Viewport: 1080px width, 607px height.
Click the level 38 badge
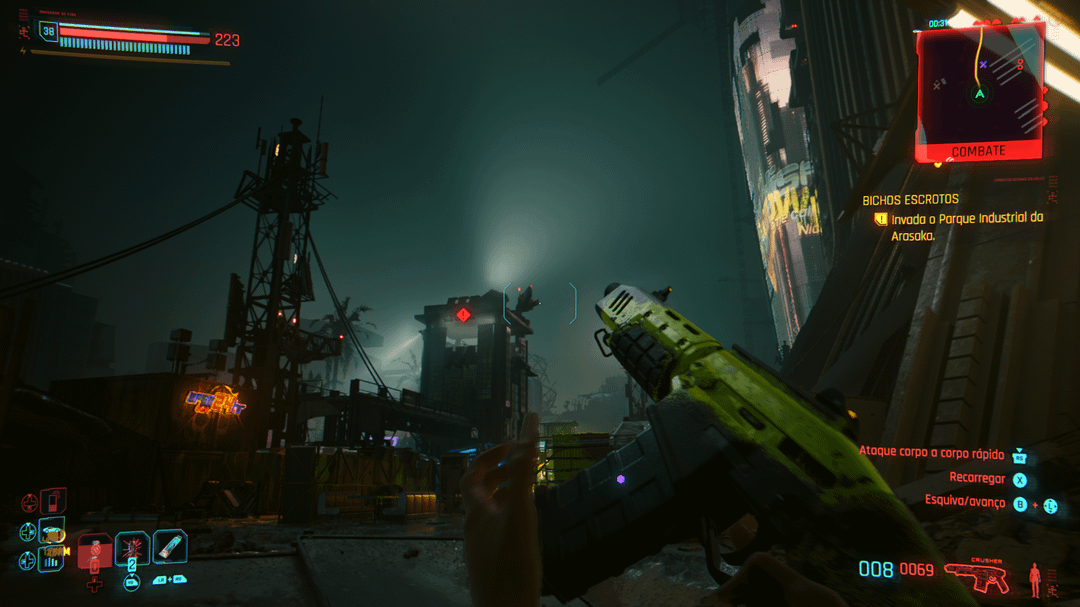click(x=48, y=32)
